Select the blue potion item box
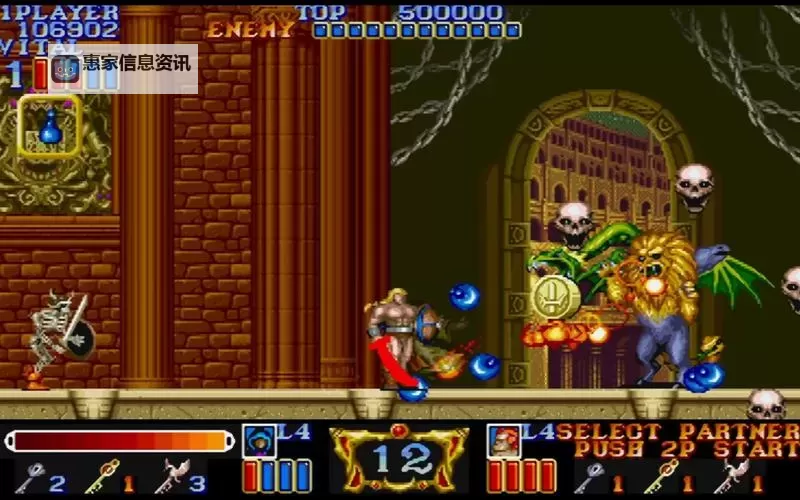The image size is (800, 500). (49, 126)
